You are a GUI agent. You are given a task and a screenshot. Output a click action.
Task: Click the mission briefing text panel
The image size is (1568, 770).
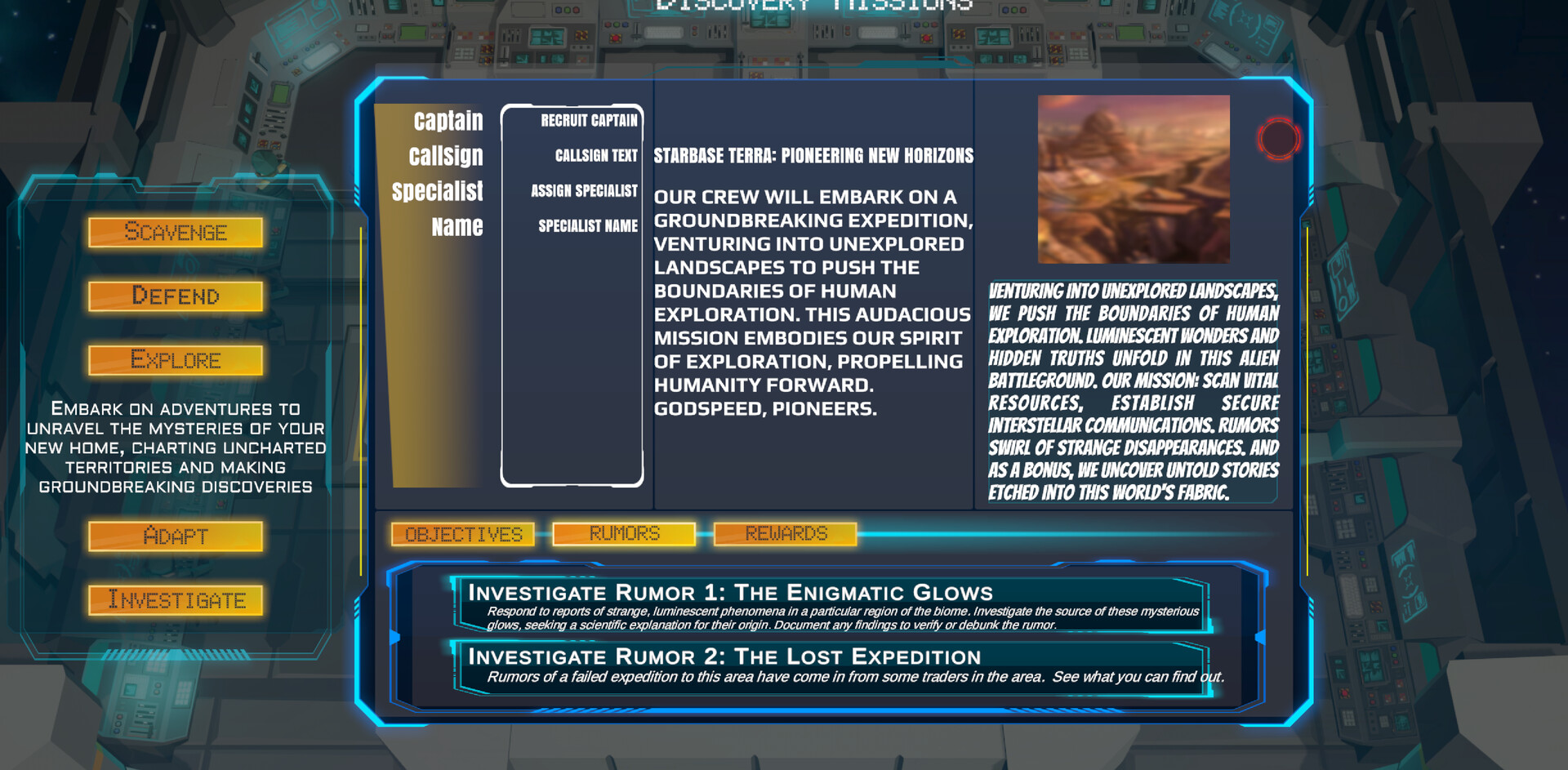pyautogui.click(x=813, y=302)
